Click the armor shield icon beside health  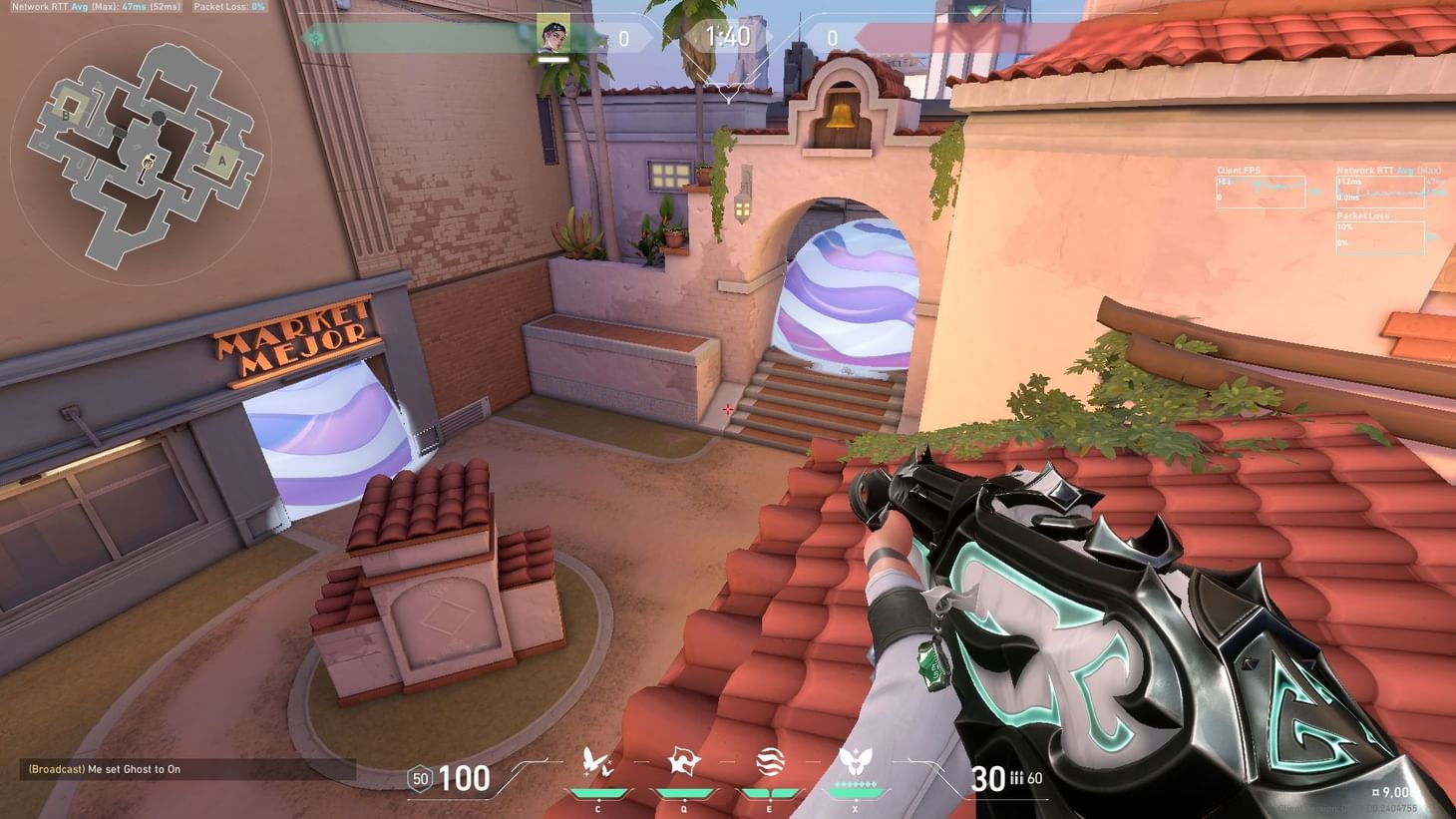coord(418,778)
